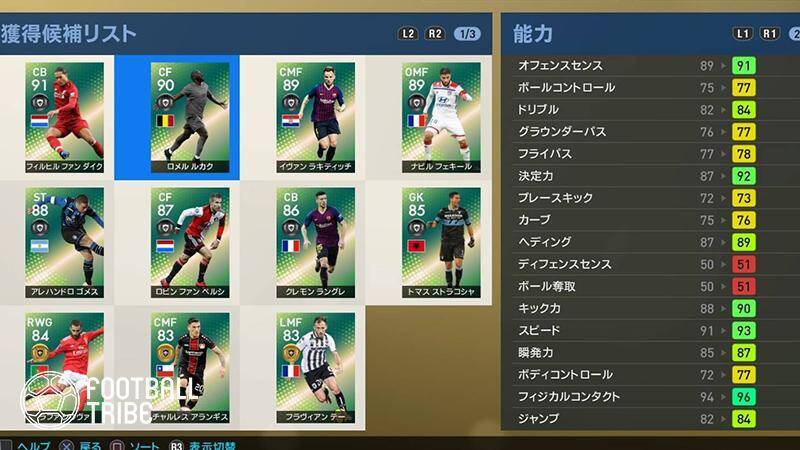
Task: Select the Virgil van Dijk CB card
Action: [x=65, y=117]
